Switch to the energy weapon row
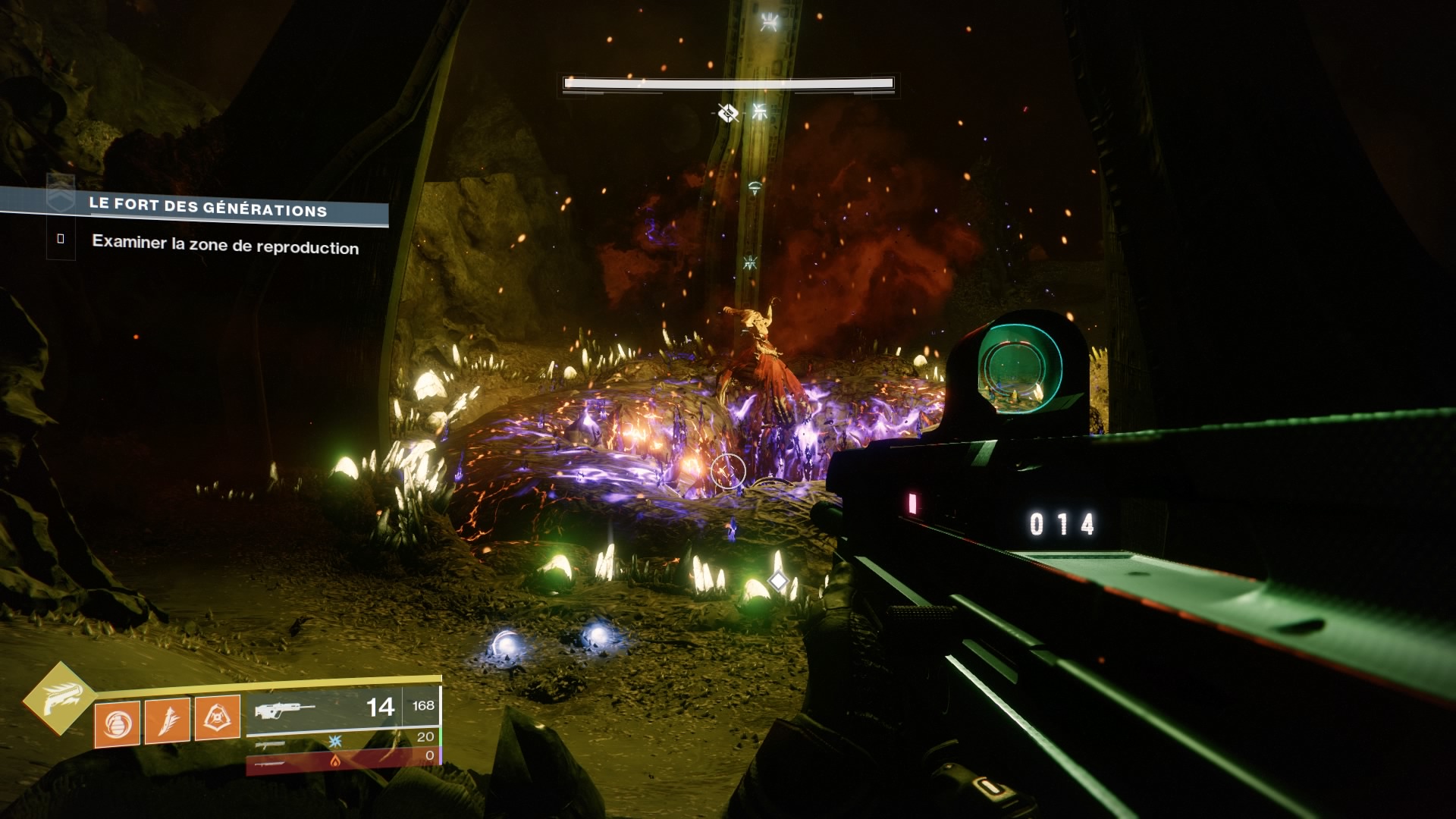 (x=343, y=739)
